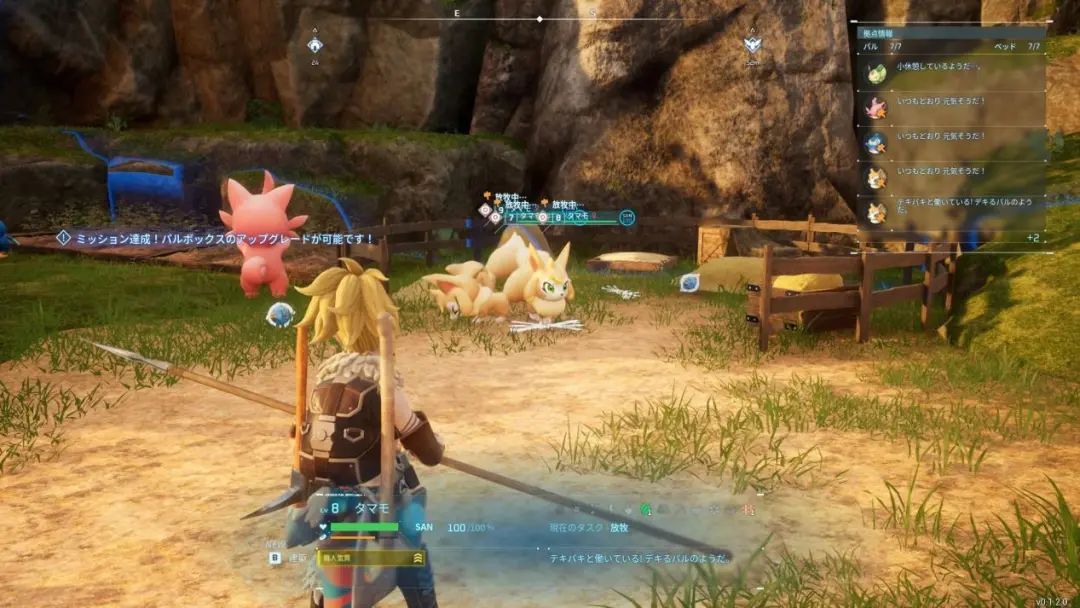Screen dimensions: 1080x608
Task: Select the green pal row that is resting
Action: [950, 73]
